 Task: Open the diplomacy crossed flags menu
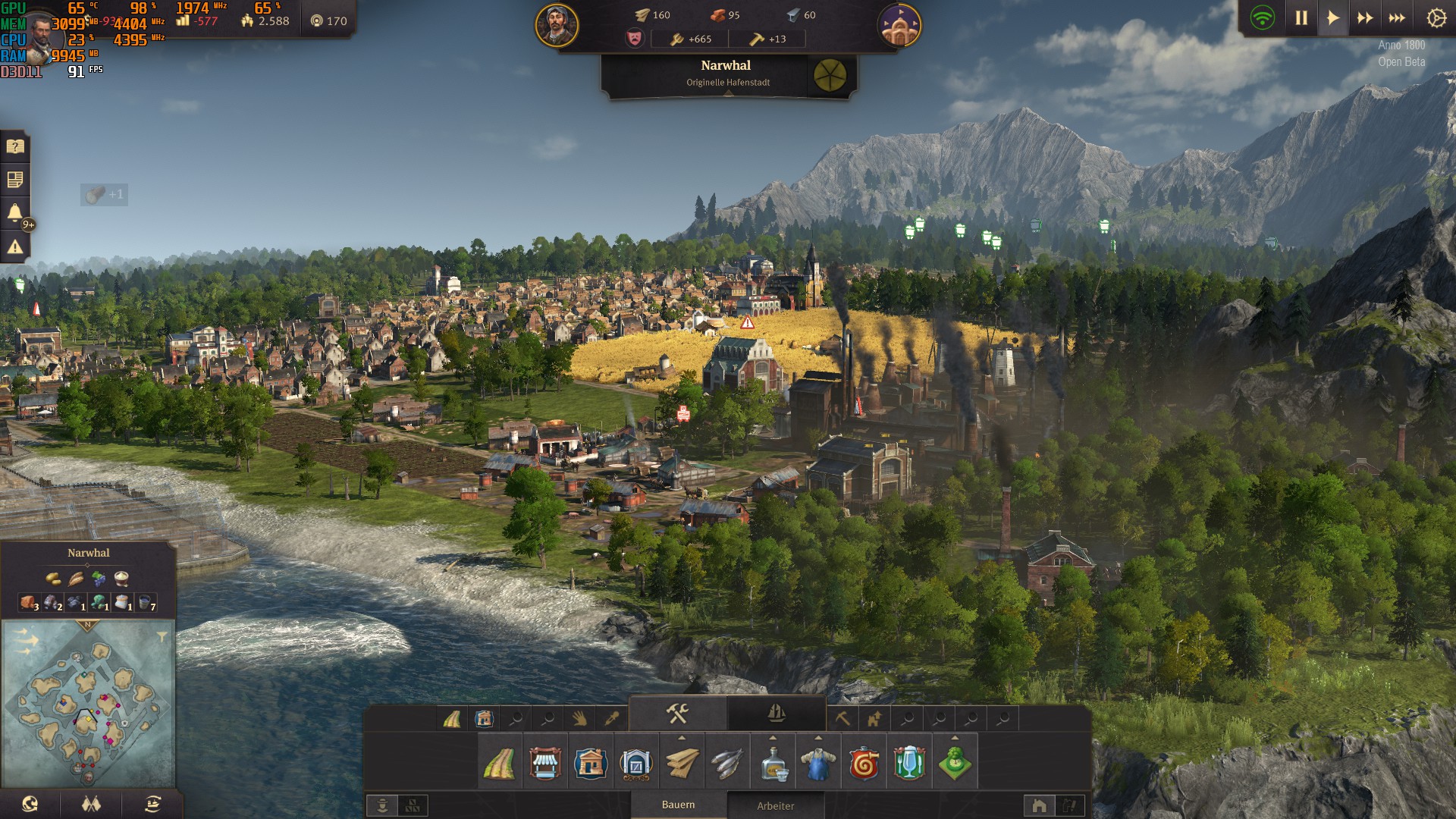[91, 804]
